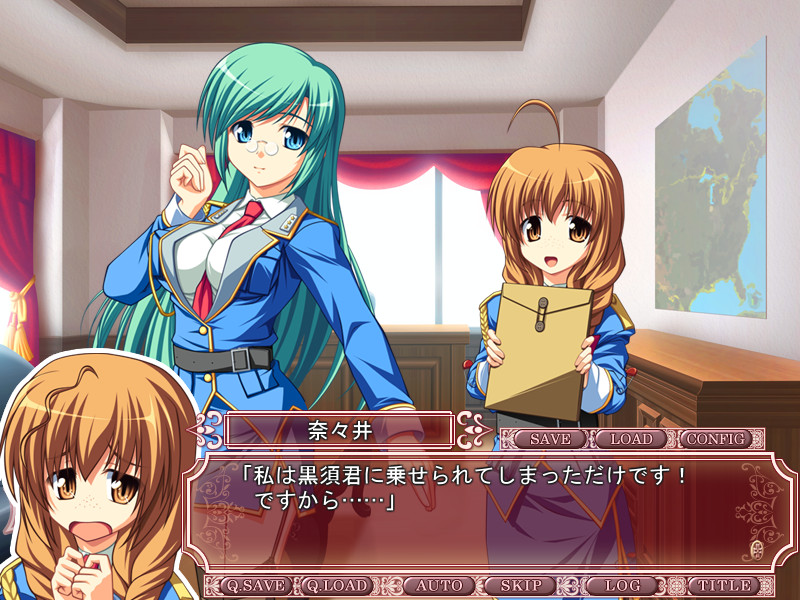Viewport: 800px width, 600px height.
Task: Advance the dialogue text box
Action: [x=480, y=510]
